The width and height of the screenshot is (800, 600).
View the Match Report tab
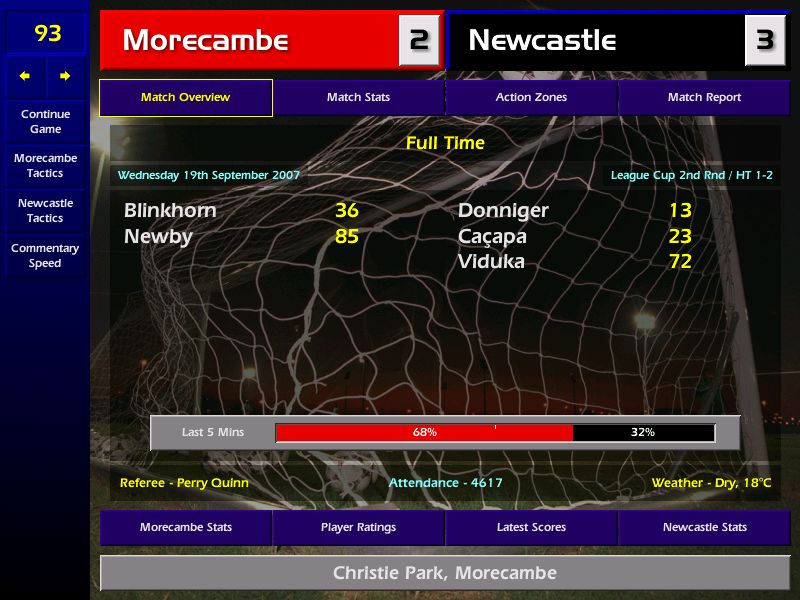click(x=704, y=98)
